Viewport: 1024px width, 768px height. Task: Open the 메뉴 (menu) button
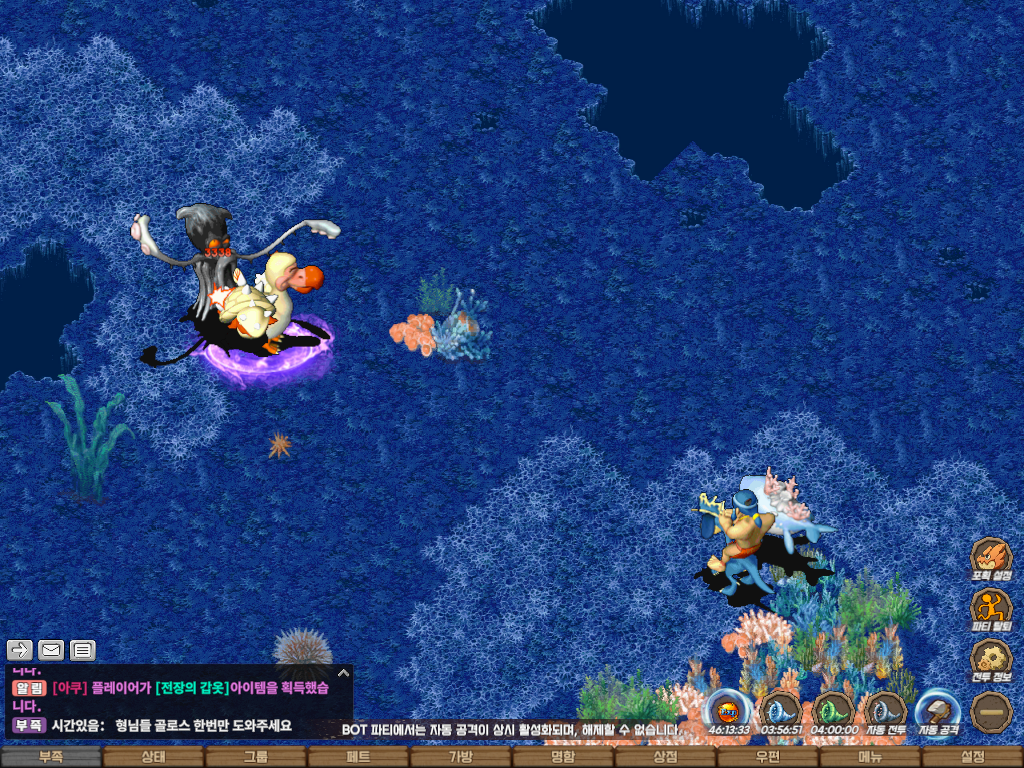pos(870,758)
